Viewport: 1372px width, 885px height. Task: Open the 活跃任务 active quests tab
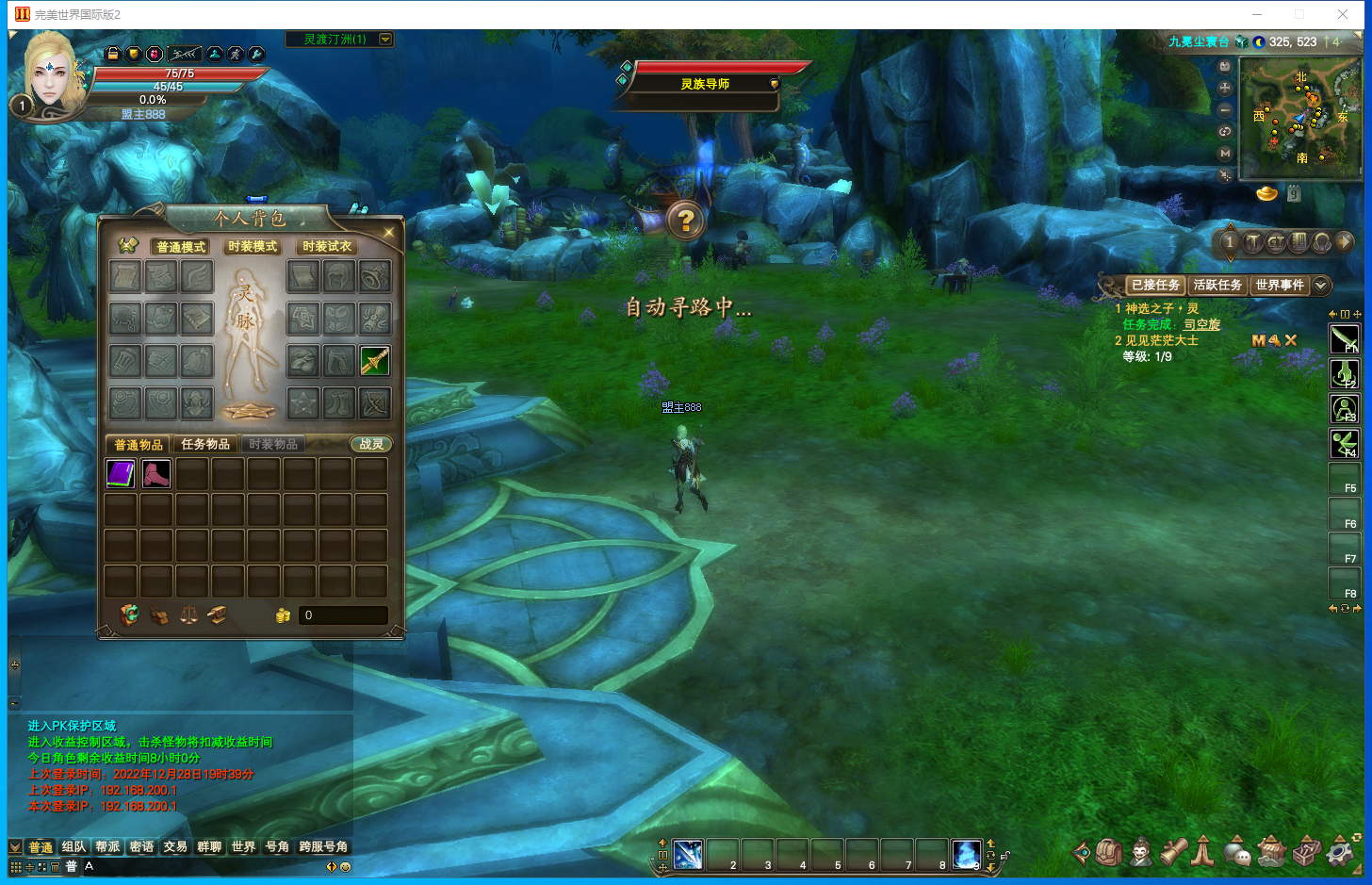pyautogui.click(x=1217, y=285)
